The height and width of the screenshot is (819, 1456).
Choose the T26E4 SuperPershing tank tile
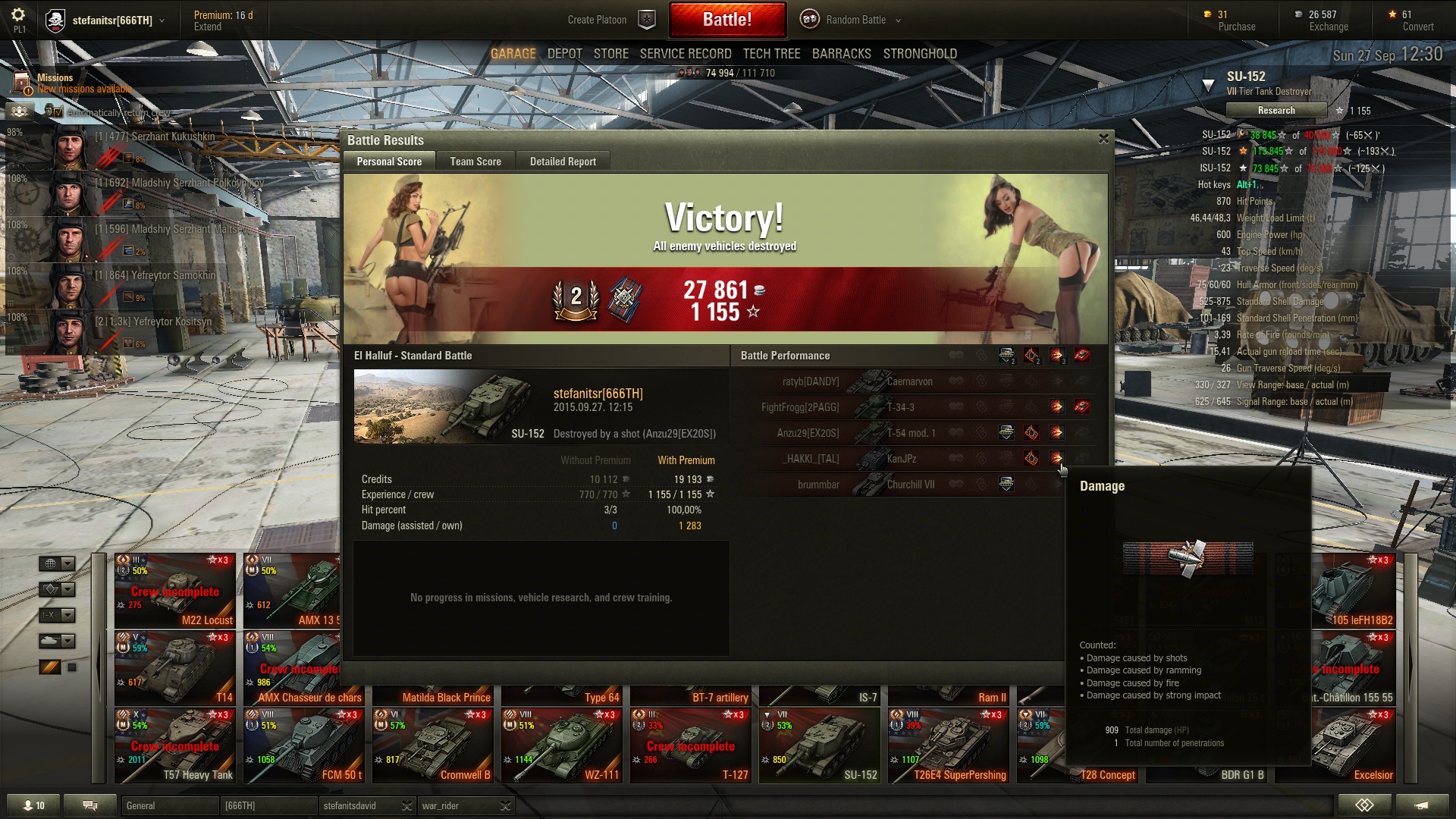pyautogui.click(x=949, y=745)
